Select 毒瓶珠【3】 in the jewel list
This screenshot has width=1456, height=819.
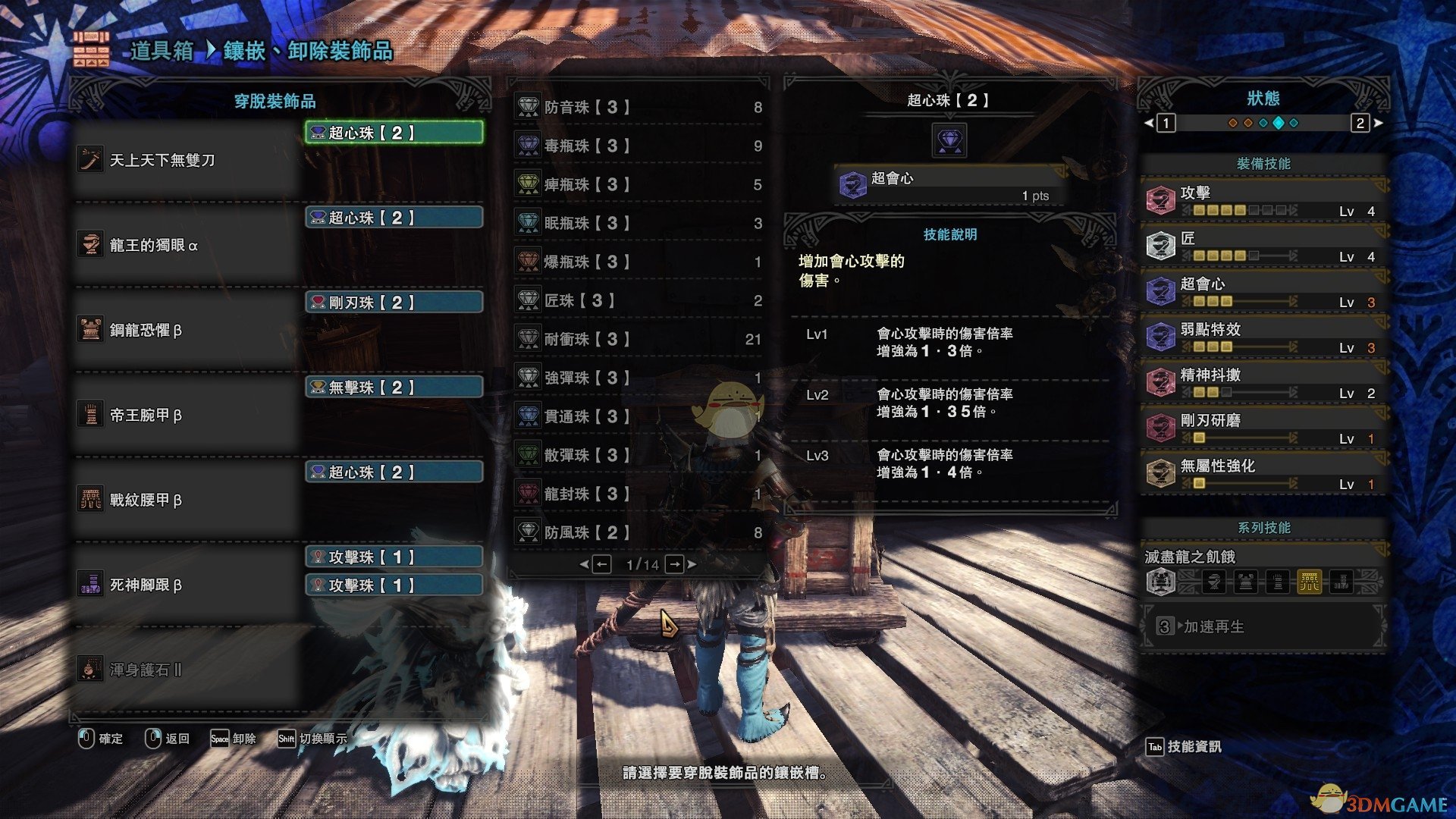[639, 146]
